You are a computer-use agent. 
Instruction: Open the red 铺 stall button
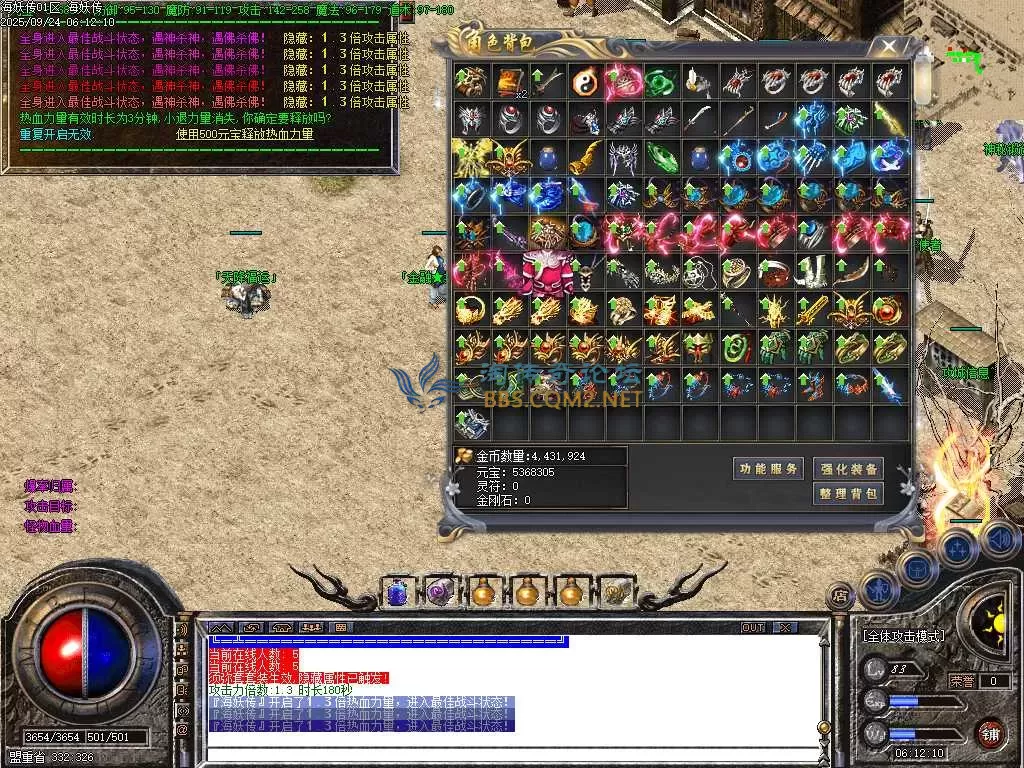pos(990,733)
